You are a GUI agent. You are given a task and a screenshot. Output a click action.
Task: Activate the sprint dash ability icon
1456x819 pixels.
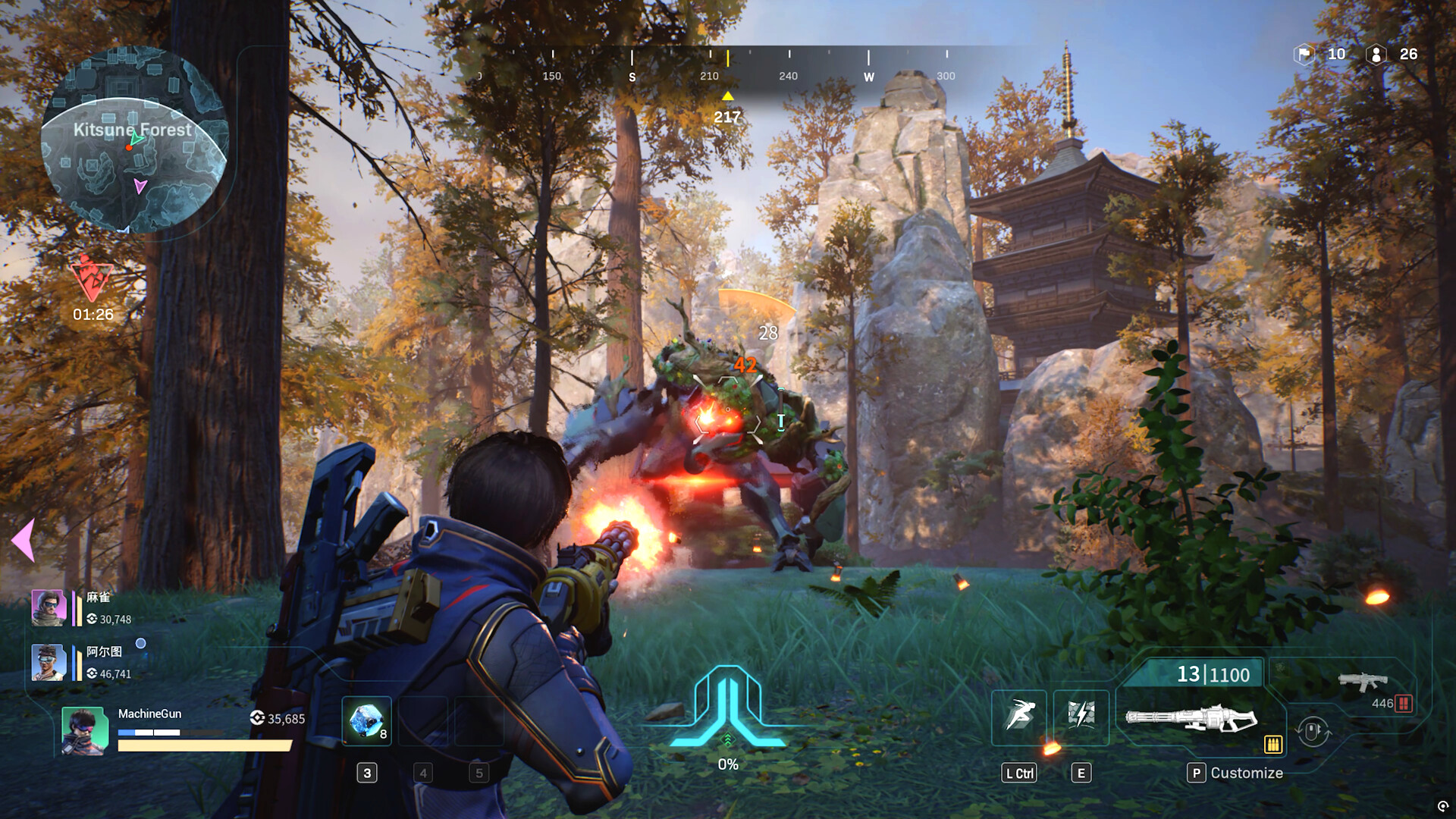1018,717
